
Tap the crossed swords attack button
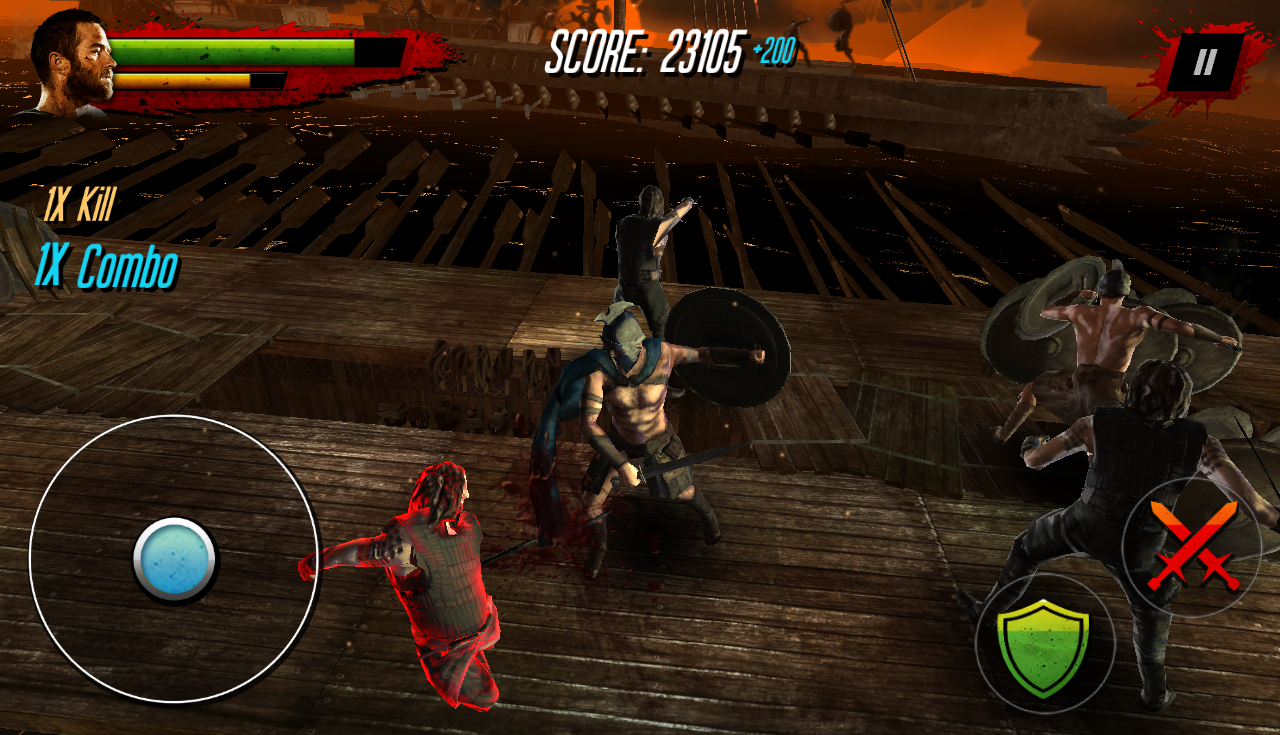coord(1192,546)
